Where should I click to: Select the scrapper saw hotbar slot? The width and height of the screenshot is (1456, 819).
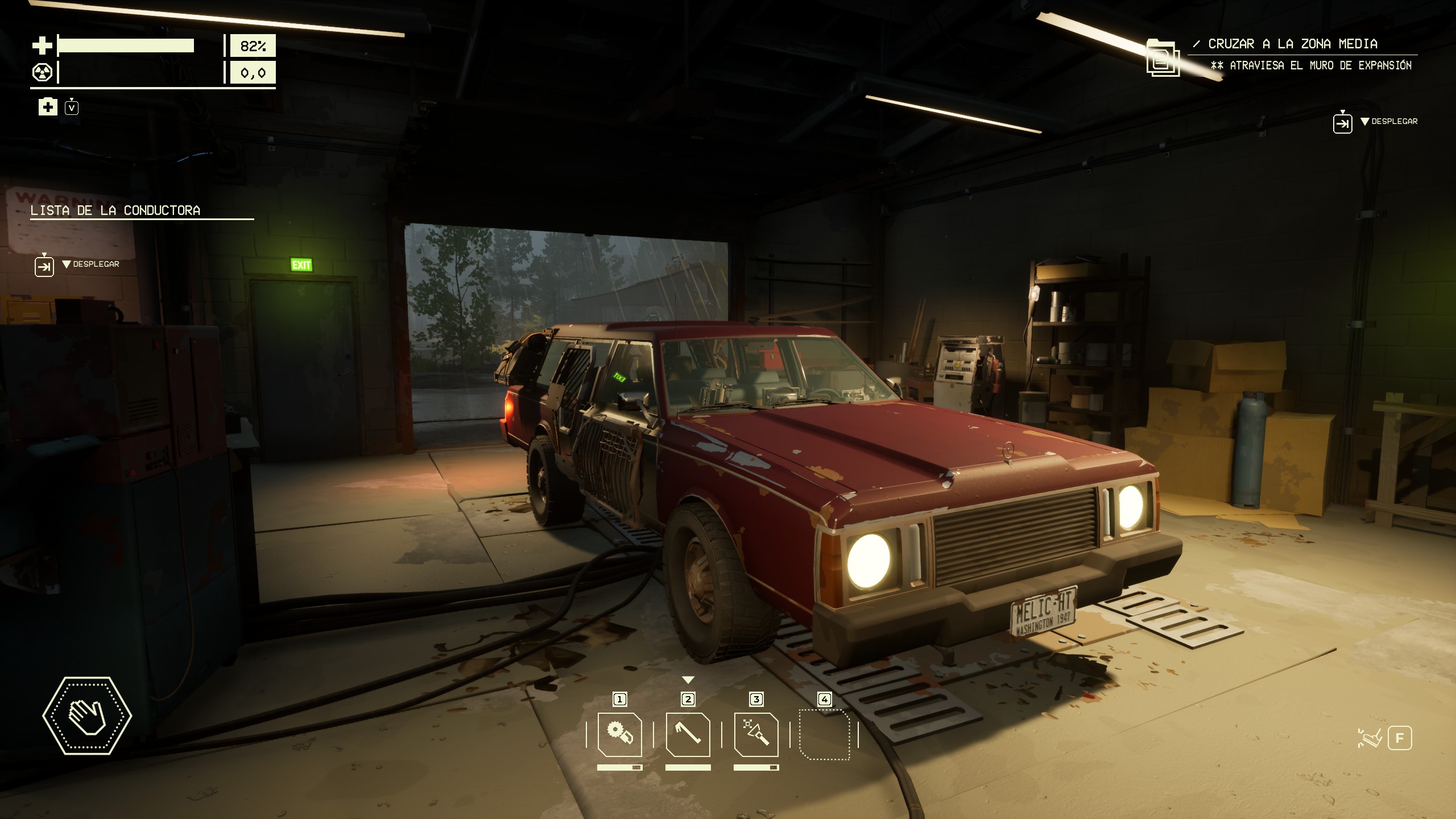pos(619,735)
